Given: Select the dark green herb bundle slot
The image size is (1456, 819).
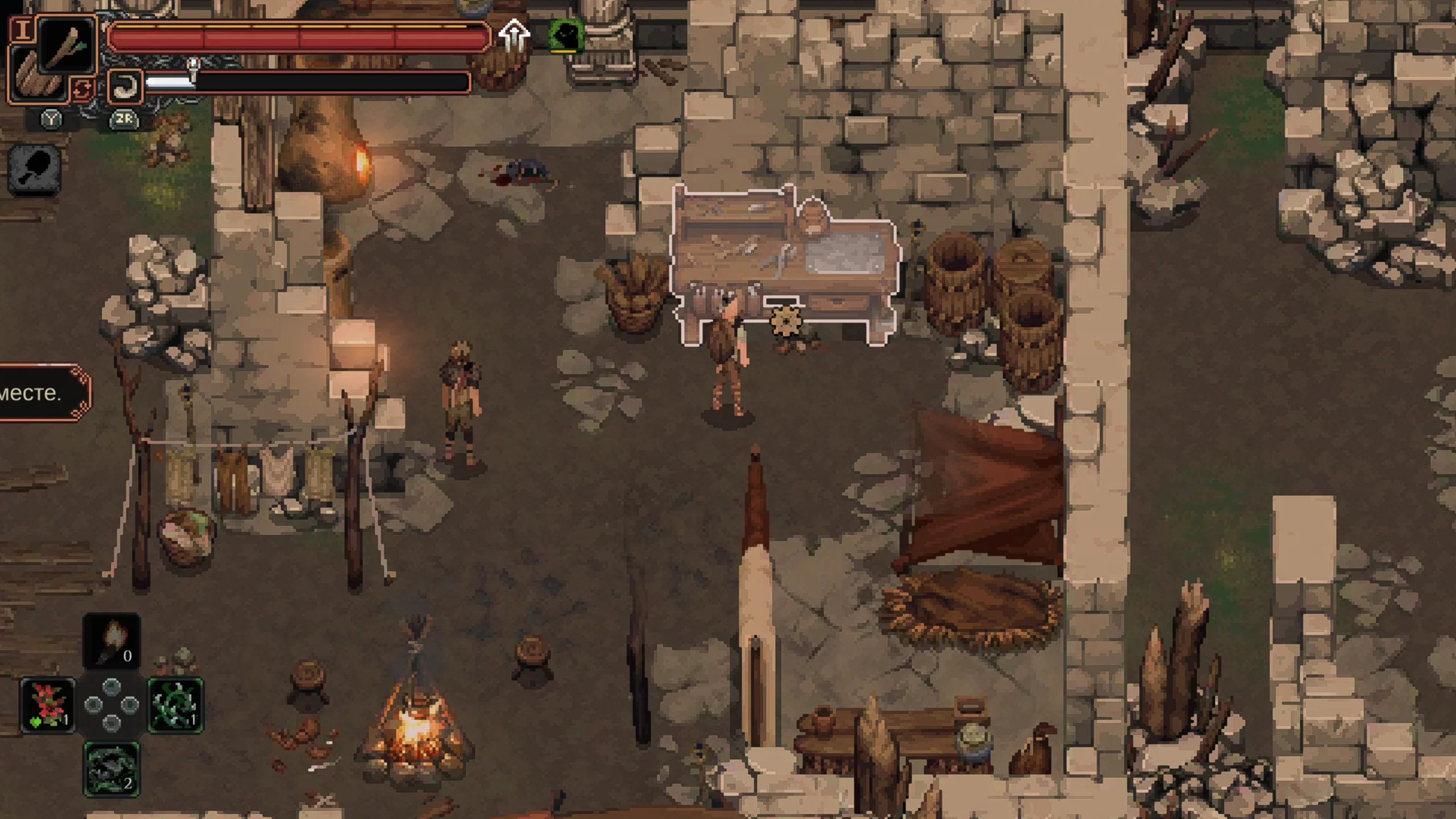Looking at the screenshot, I should pyautogui.click(x=111, y=769).
